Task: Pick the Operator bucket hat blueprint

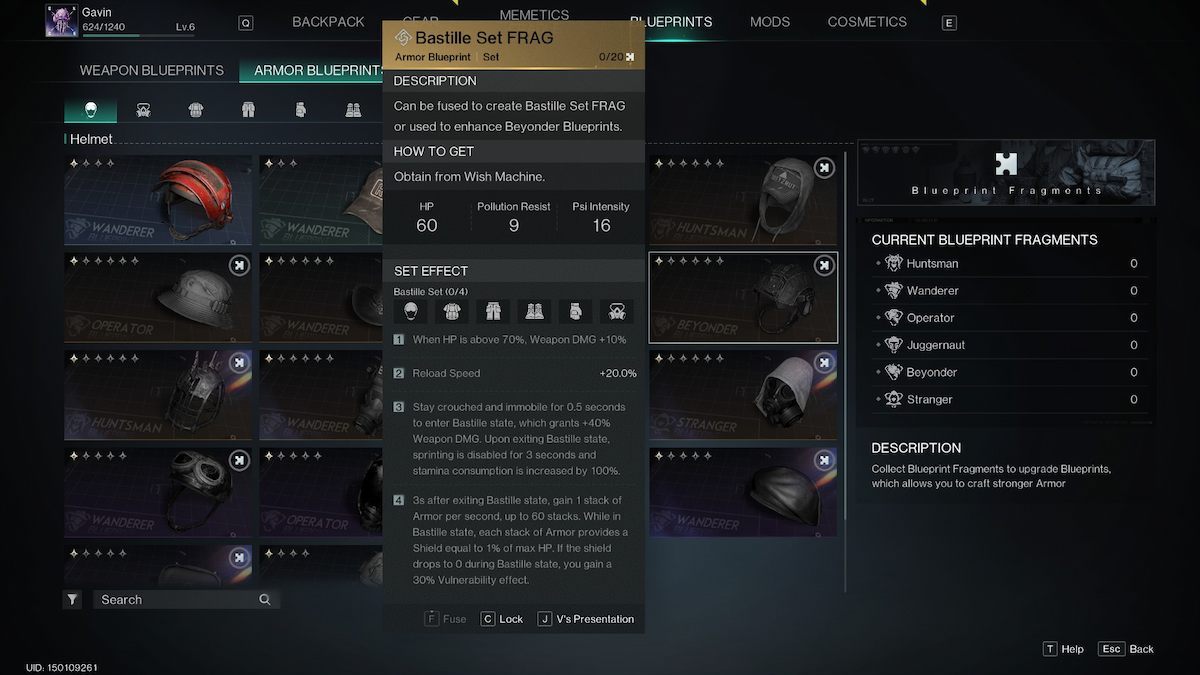Action: click(158, 297)
